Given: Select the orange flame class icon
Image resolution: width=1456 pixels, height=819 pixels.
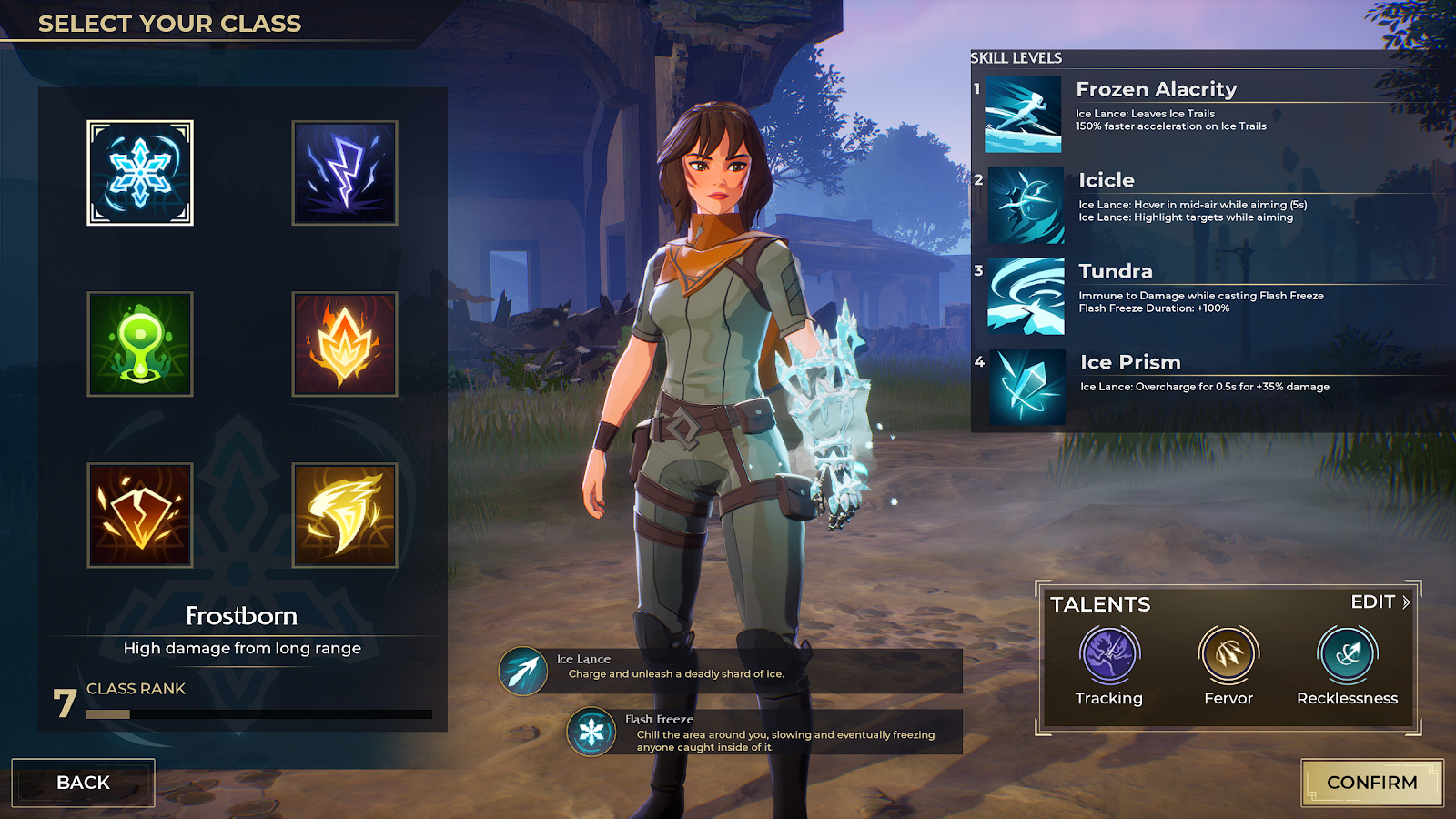Looking at the screenshot, I should (345, 344).
